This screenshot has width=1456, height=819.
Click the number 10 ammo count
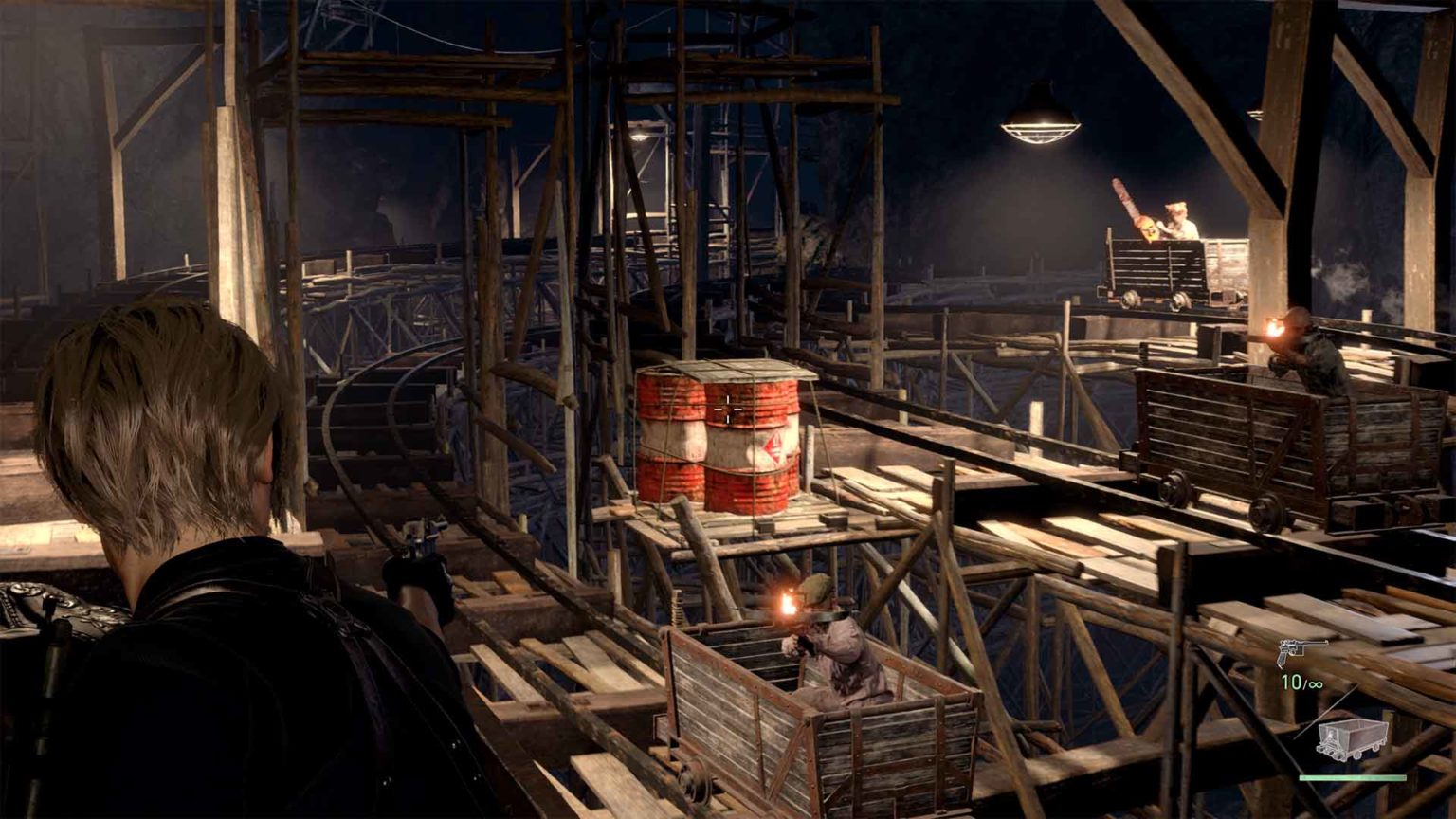1290,681
